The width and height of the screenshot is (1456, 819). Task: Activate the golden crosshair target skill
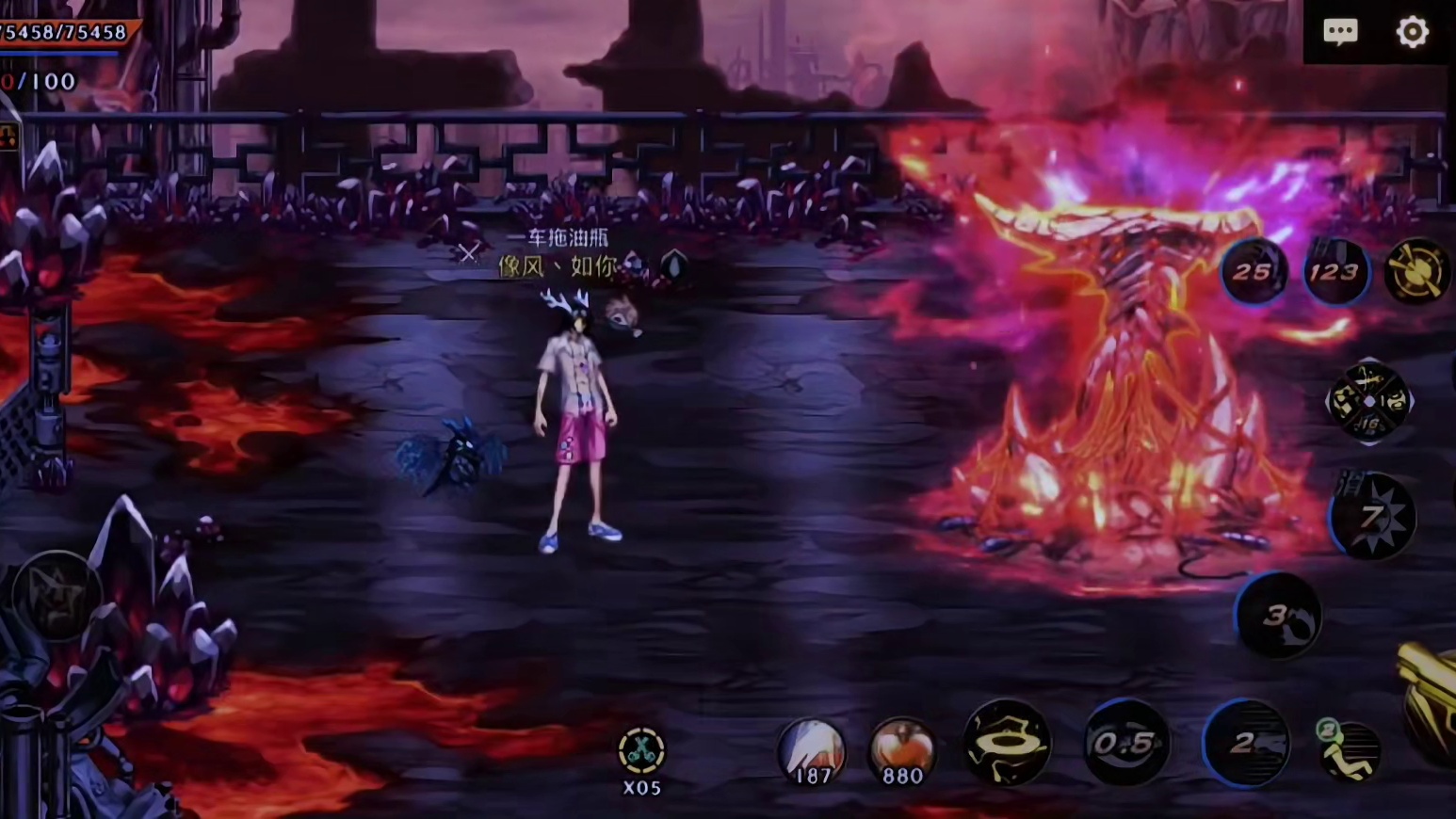[1417, 272]
